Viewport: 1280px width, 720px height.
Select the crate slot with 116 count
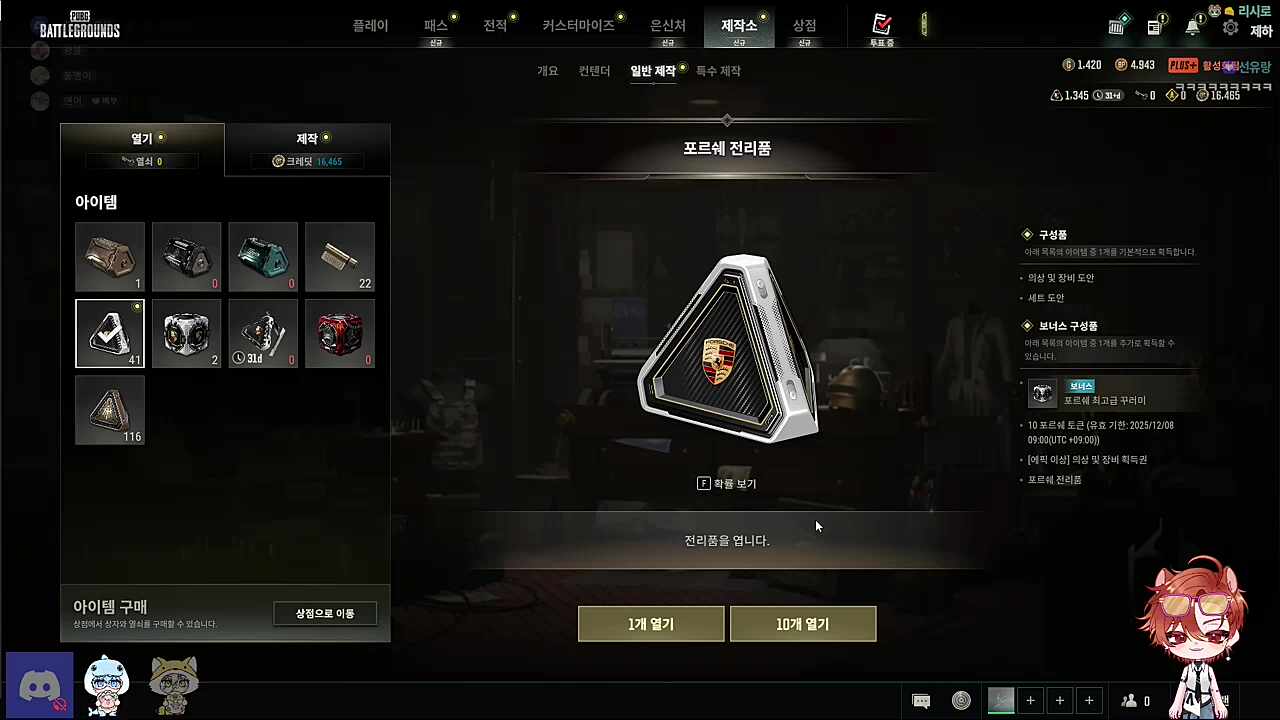pyautogui.click(x=110, y=410)
